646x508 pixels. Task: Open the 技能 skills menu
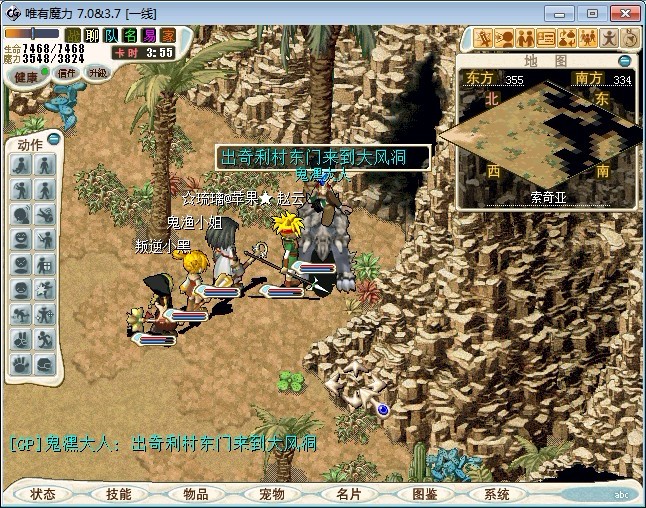click(x=119, y=494)
